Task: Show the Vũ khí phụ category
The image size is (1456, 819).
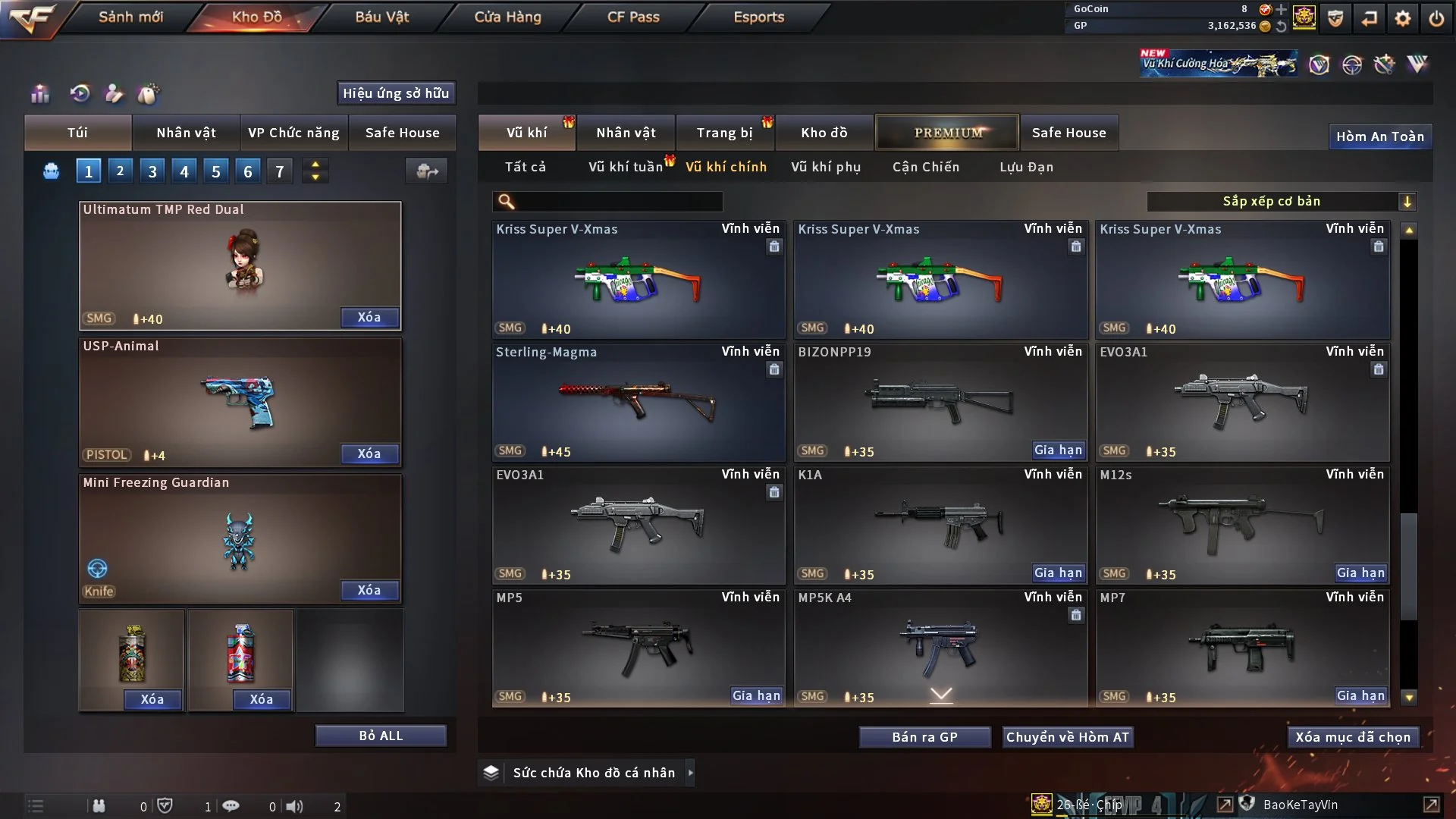Action: point(825,167)
